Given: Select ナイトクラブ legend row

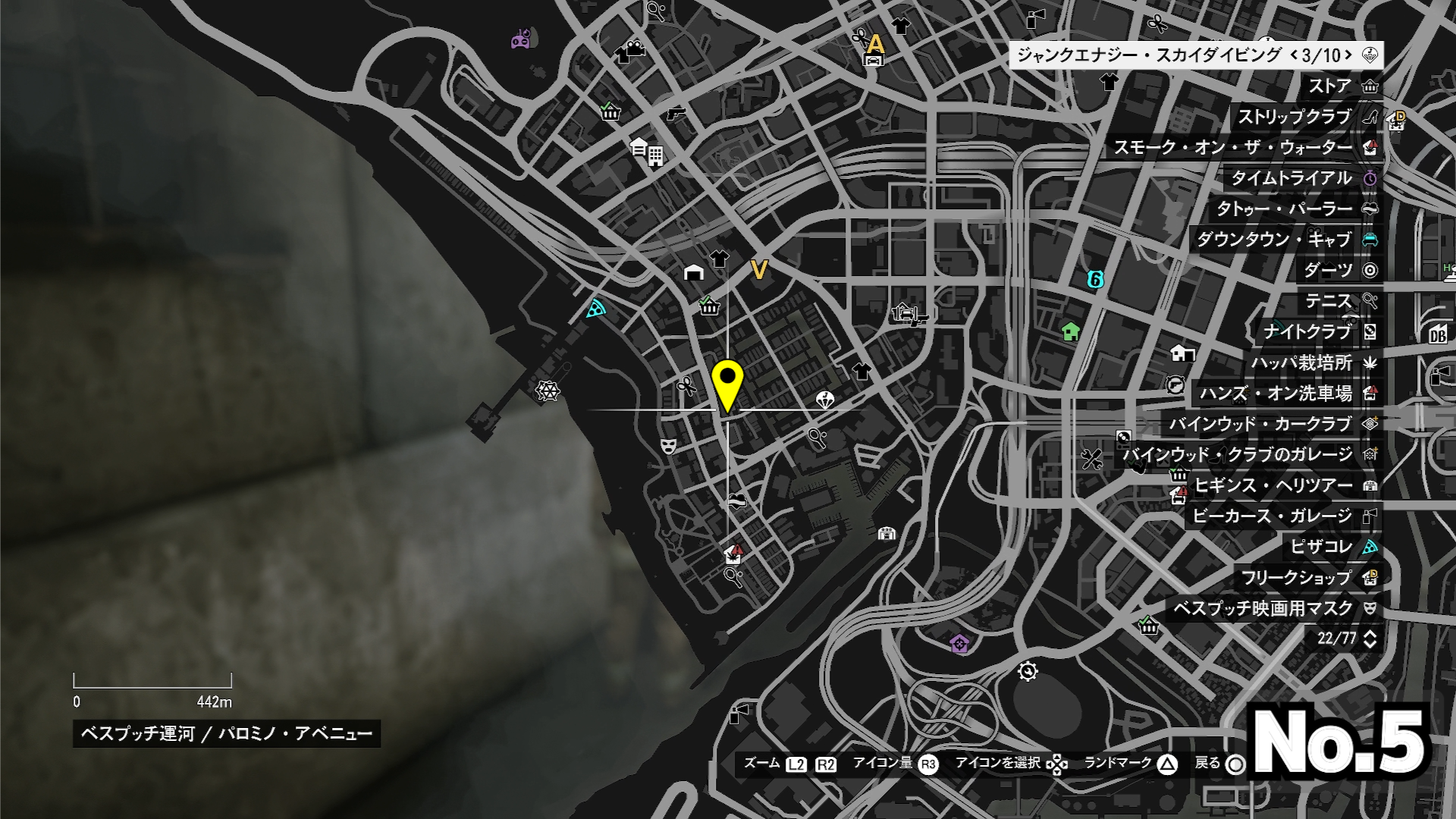Looking at the screenshot, I should (x=1319, y=332).
